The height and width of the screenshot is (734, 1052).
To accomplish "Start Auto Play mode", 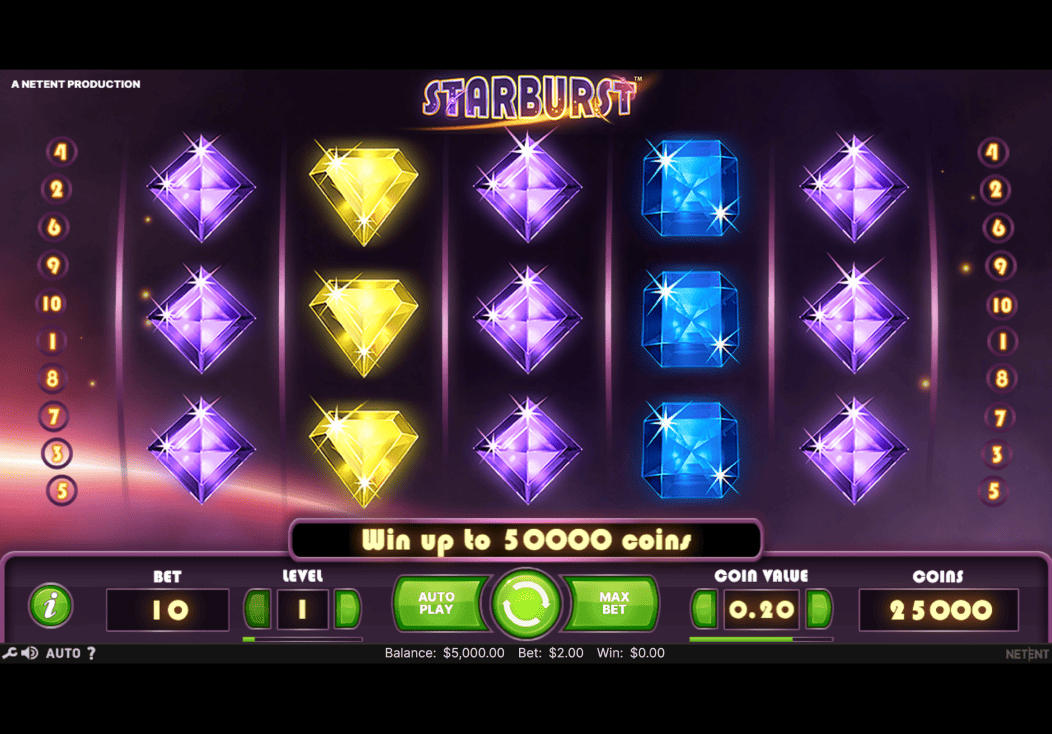I will 437,604.
